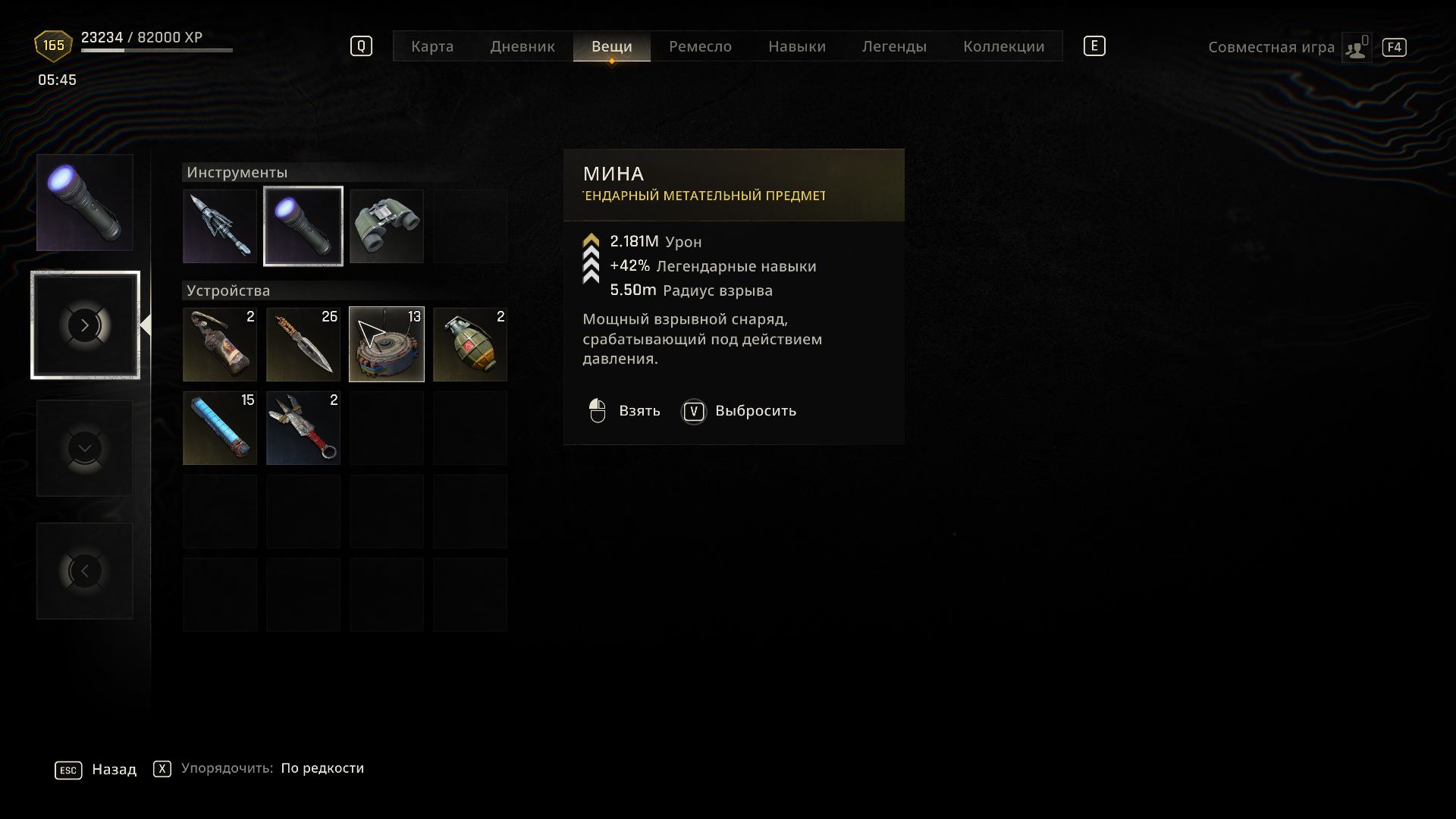Choose the UV flashlight in Инструменты

(303, 226)
